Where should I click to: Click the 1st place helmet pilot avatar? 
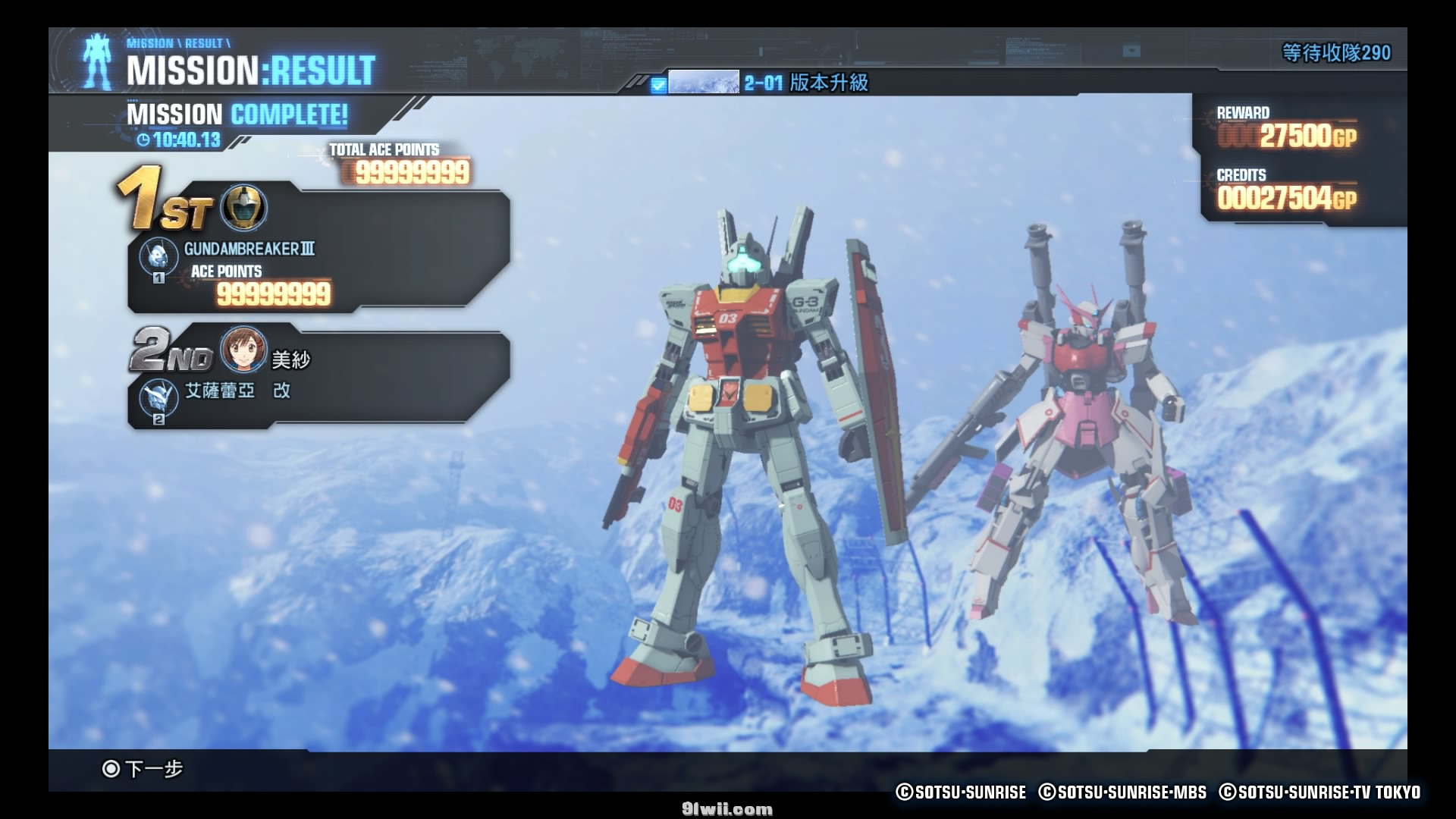(243, 208)
